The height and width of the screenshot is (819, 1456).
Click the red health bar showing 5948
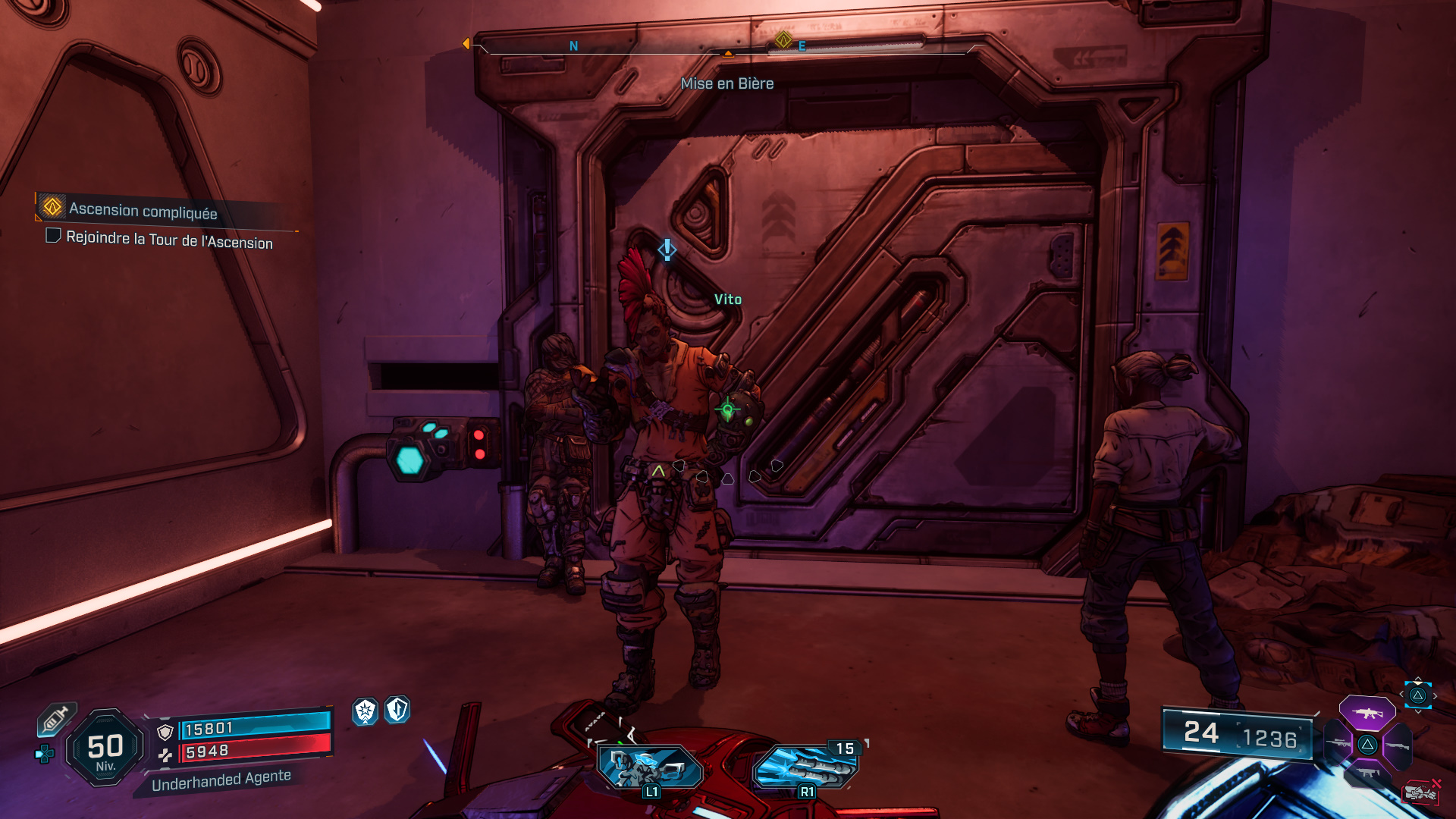click(258, 753)
